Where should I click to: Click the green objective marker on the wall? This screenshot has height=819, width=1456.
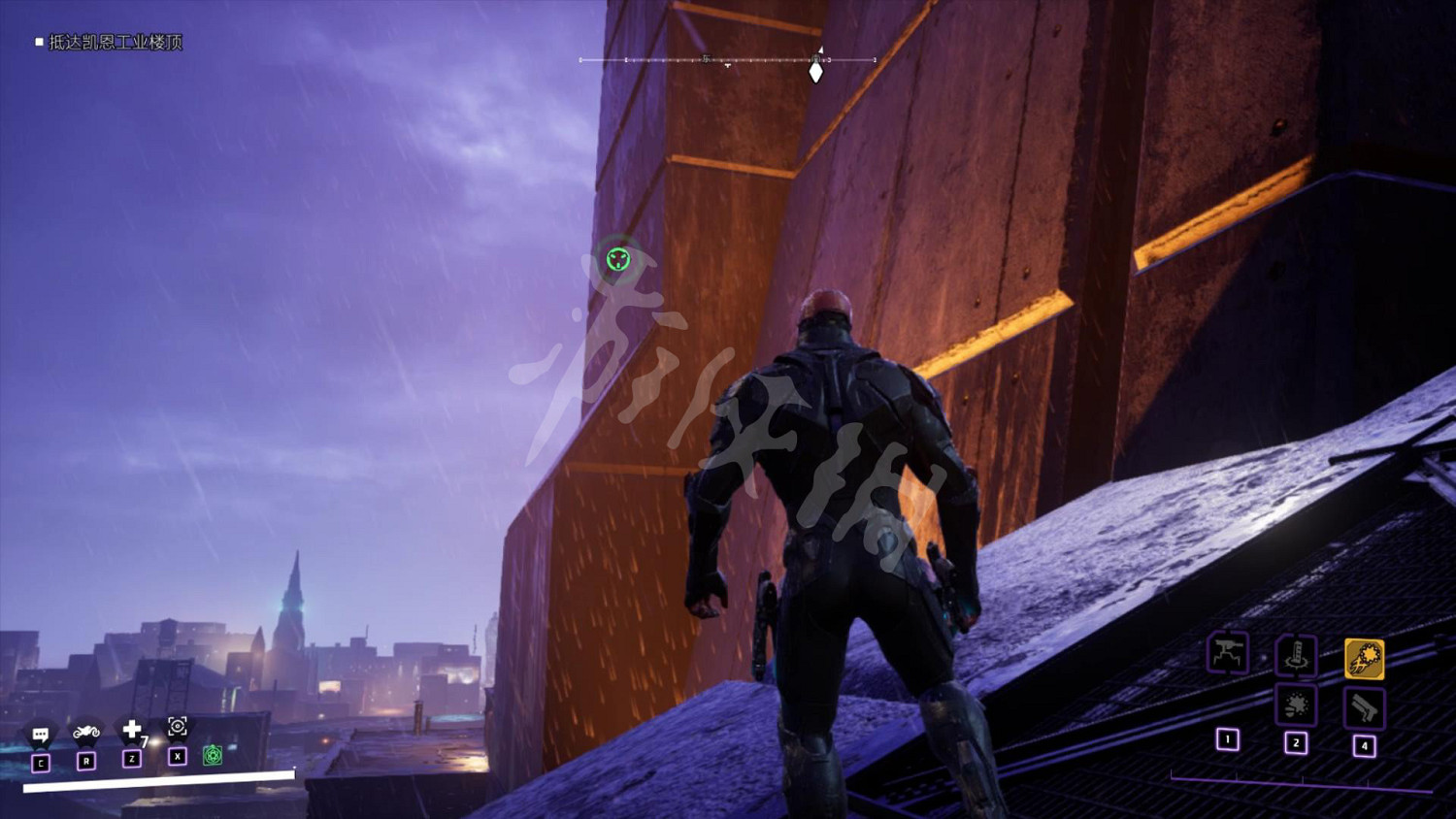(x=618, y=259)
